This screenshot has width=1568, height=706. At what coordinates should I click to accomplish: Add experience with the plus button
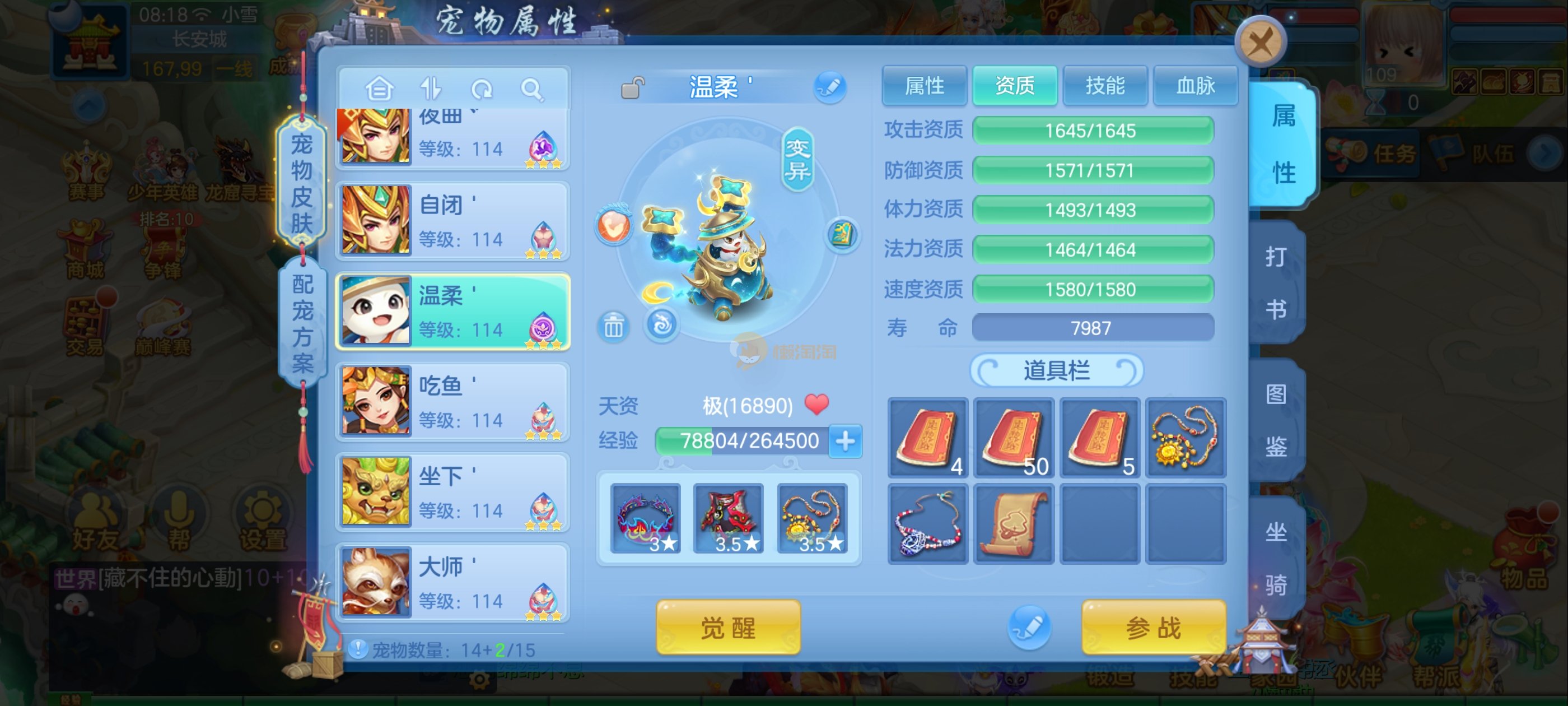tap(846, 440)
